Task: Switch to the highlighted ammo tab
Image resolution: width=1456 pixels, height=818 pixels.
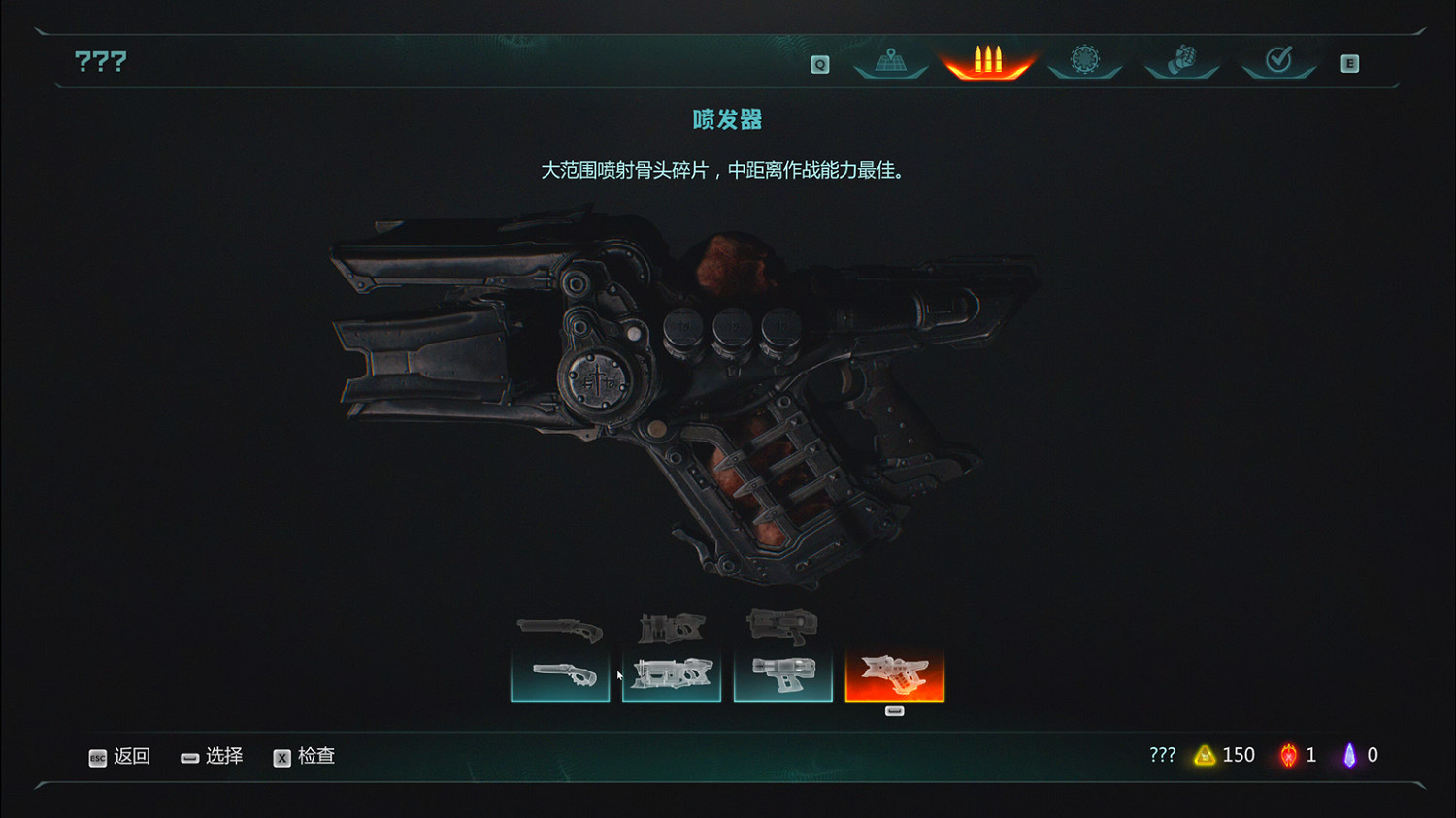Action: pyautogui.click(x=987, y=60)
